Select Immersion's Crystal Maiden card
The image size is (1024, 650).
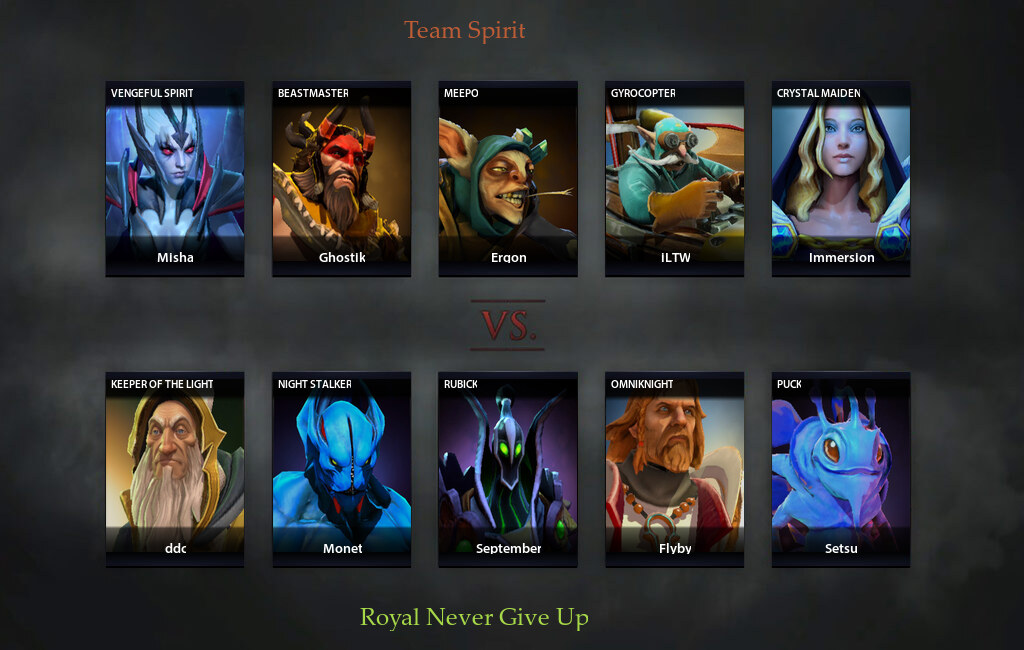coord(841,178)
